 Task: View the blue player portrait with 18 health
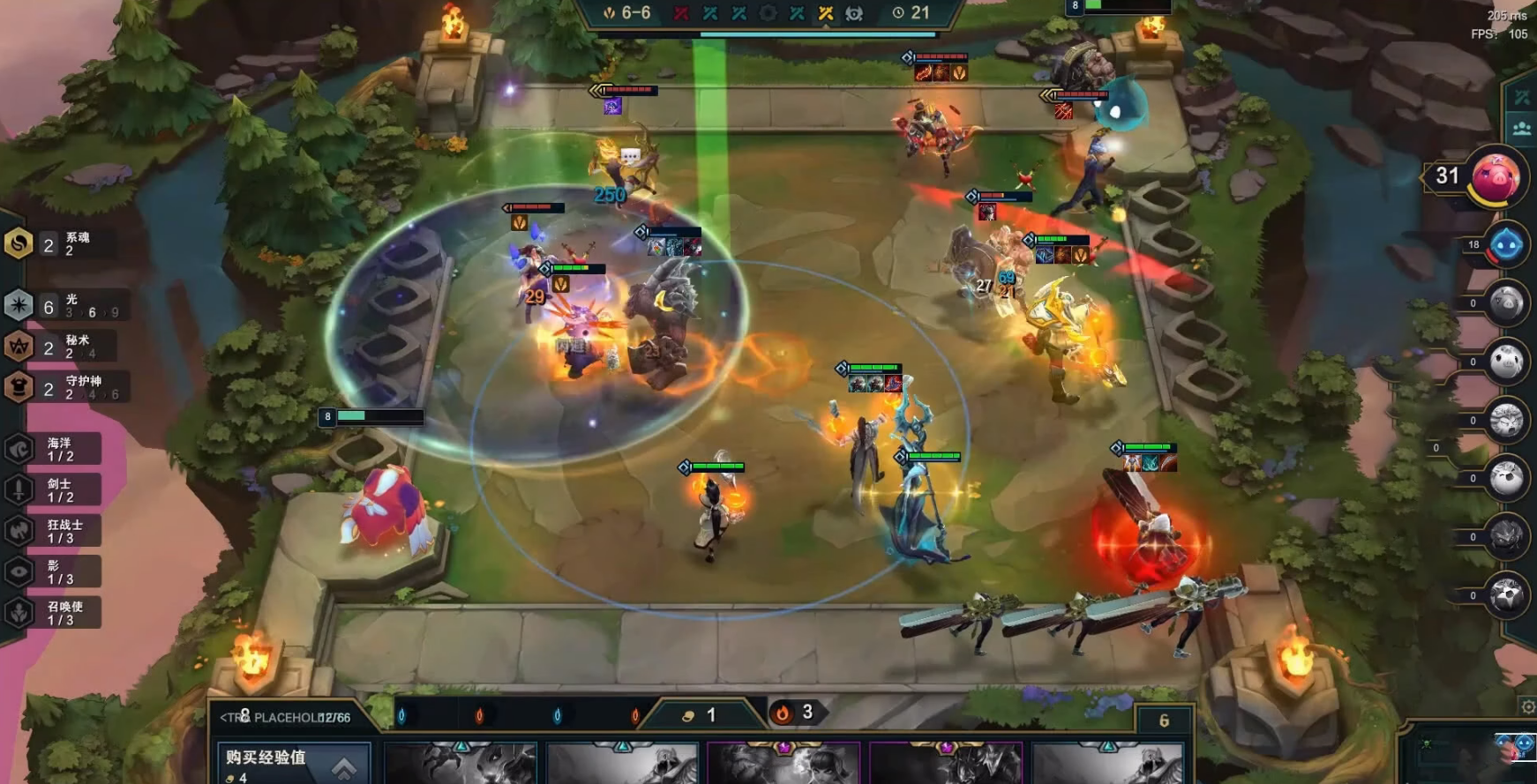(x=1505, y=245)
